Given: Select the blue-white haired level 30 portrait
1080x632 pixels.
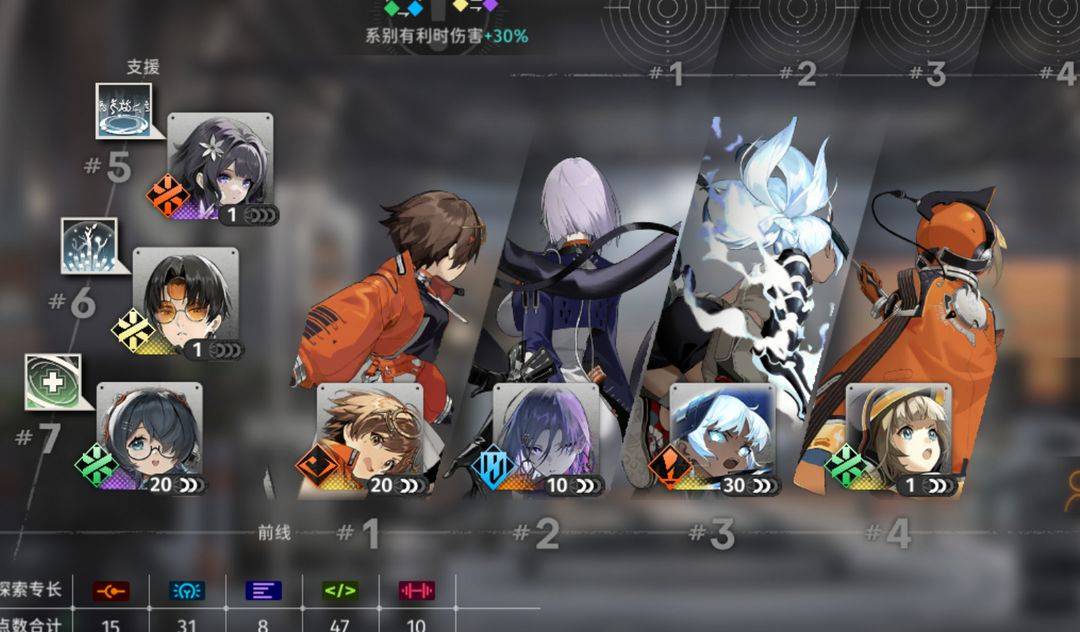Looking at the screenshot, I should (x=721, y=438).
